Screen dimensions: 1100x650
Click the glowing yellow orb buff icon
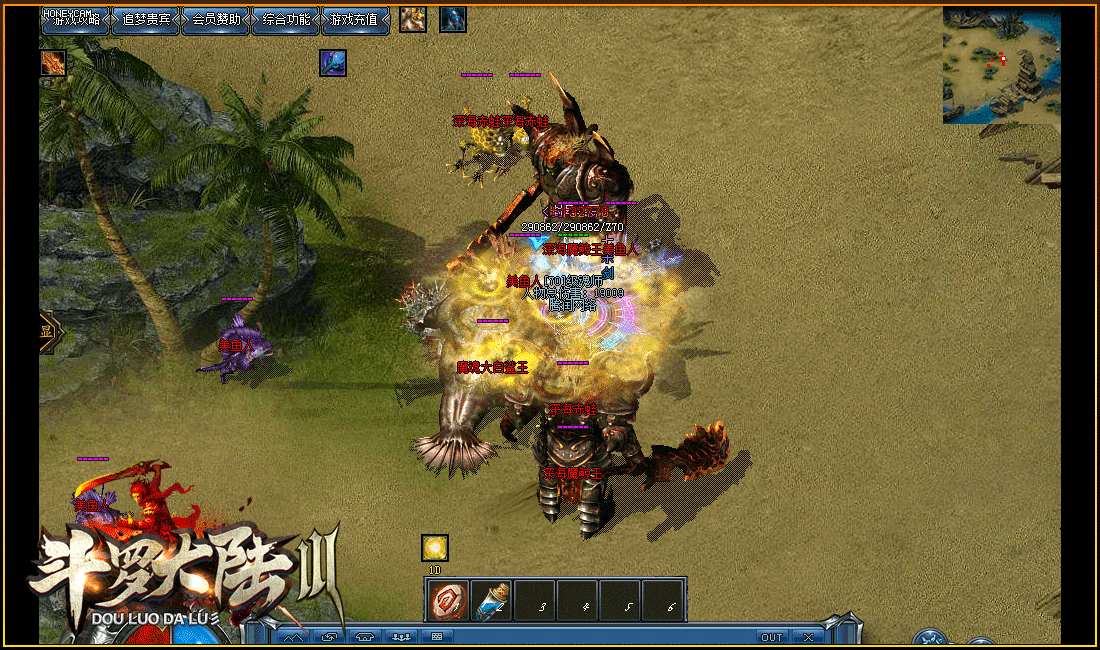434,547
